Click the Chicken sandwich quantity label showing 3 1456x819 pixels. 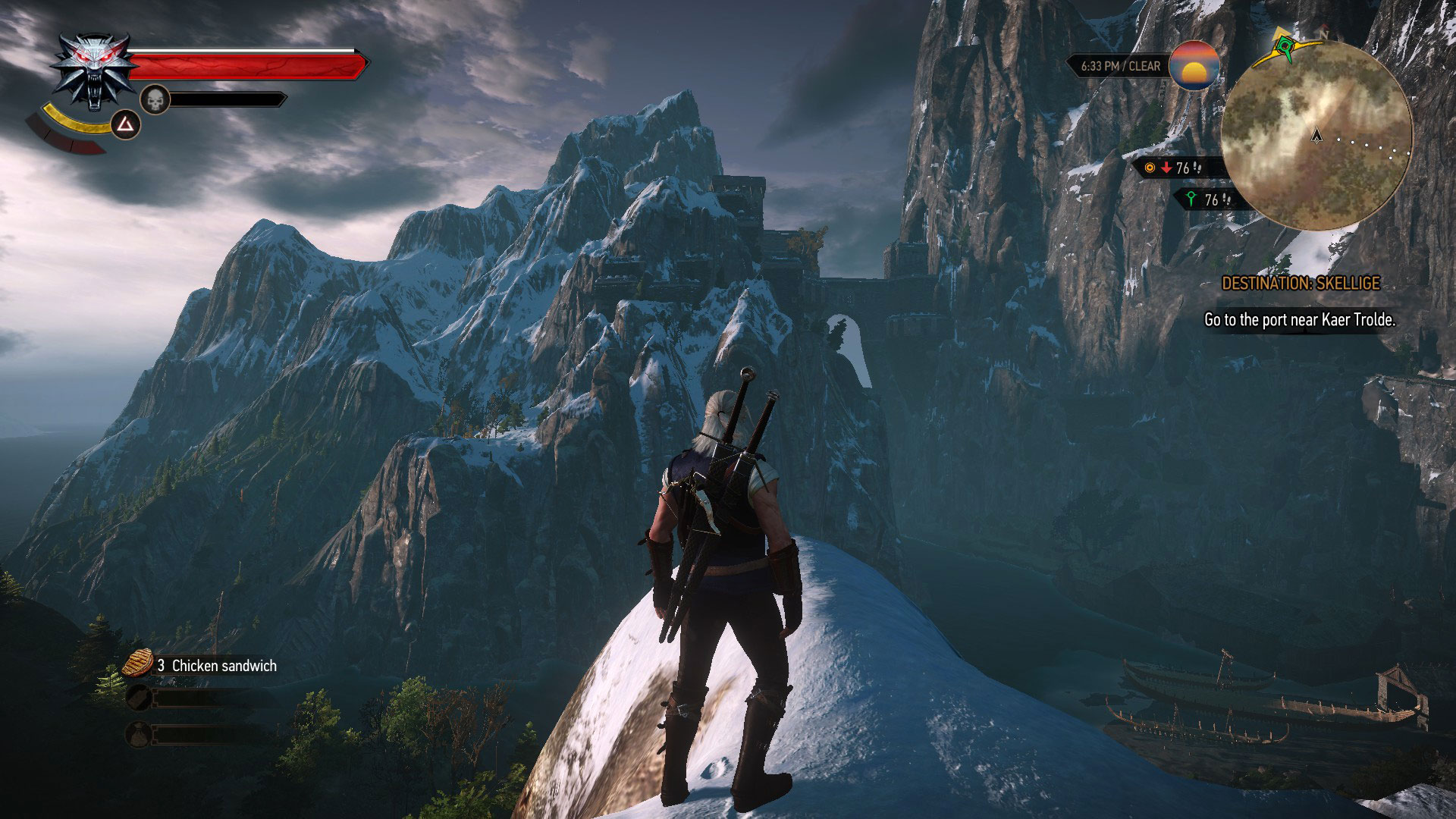161,667
